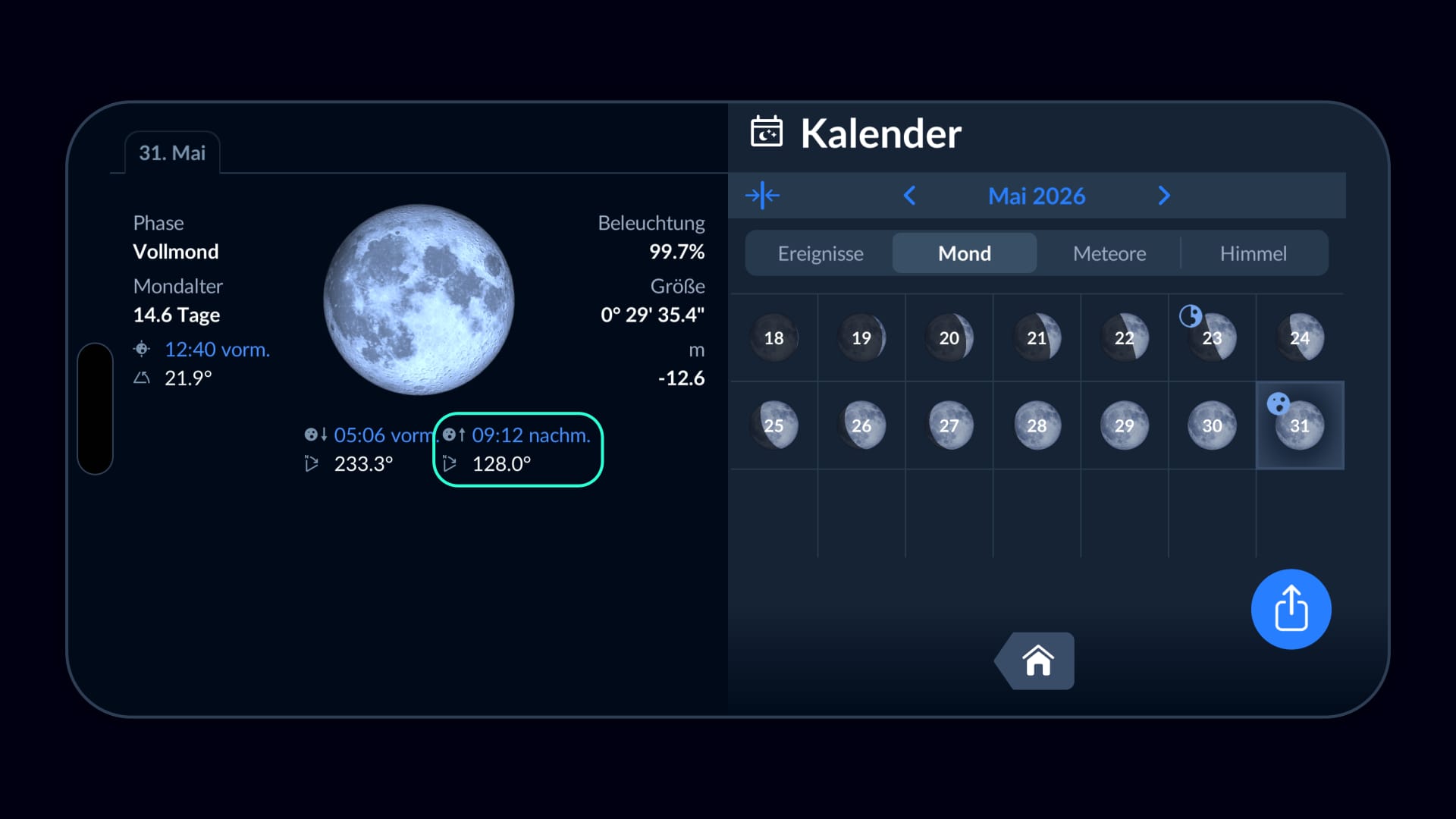Jump to today with the center-arrows icon
Viewport: 1456px width, 819px height.
click(762, 196)
